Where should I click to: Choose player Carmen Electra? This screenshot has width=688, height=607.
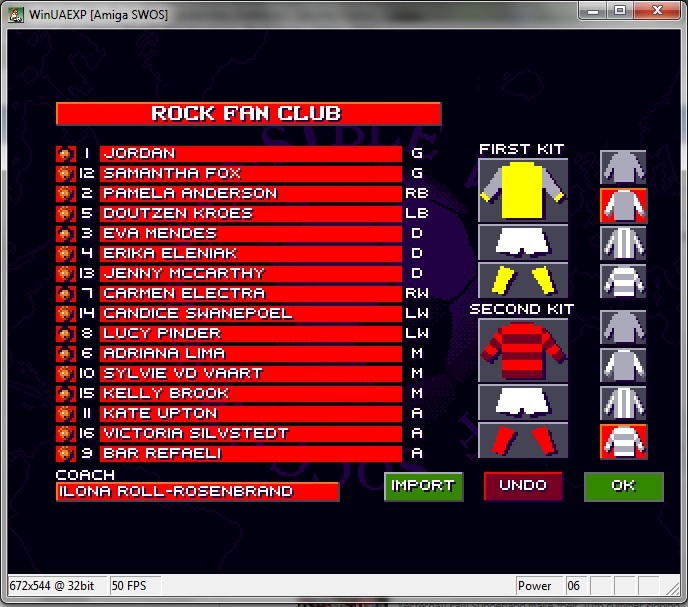250,293
